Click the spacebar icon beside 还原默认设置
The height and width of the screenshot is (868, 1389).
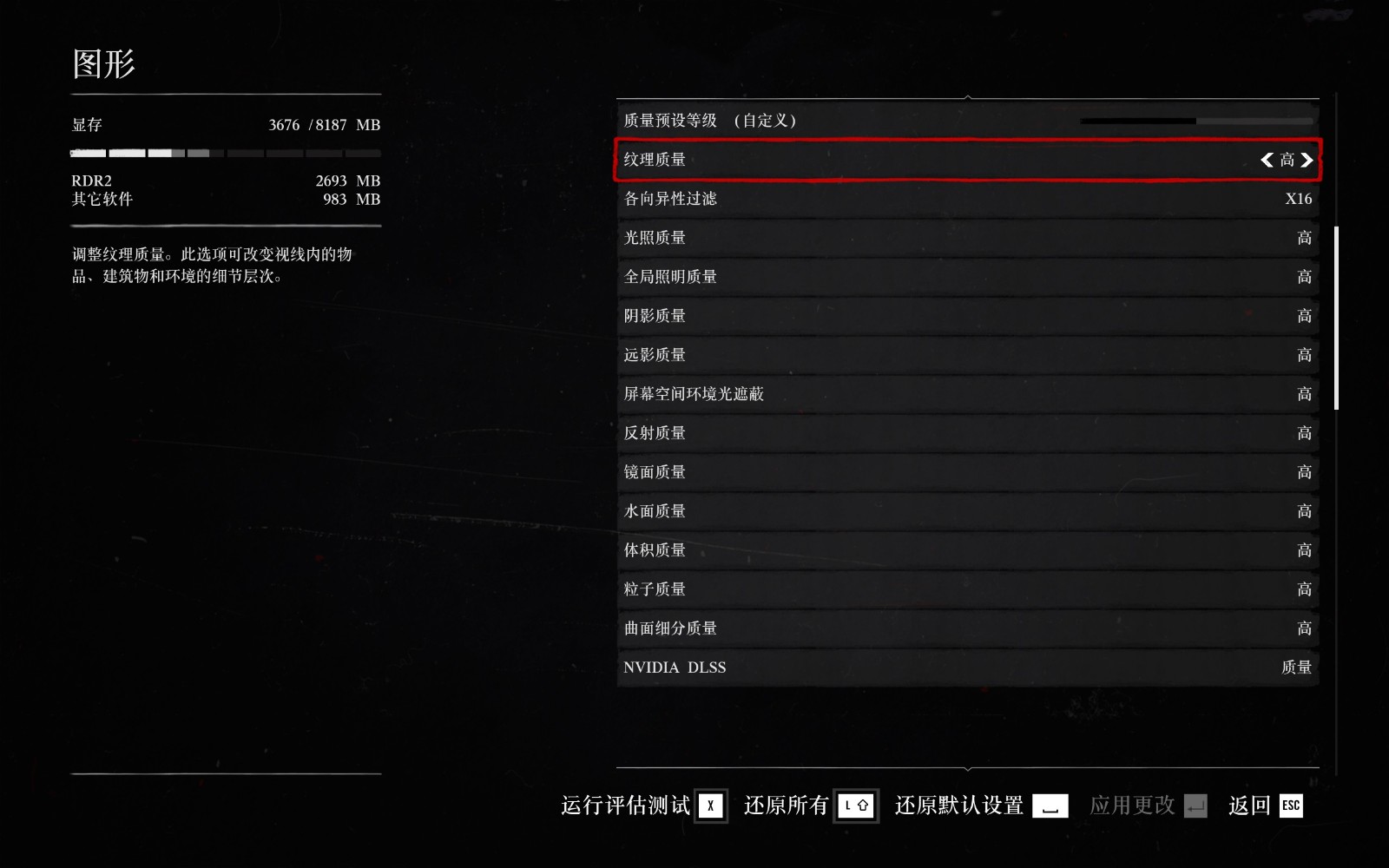(1050, 806)
